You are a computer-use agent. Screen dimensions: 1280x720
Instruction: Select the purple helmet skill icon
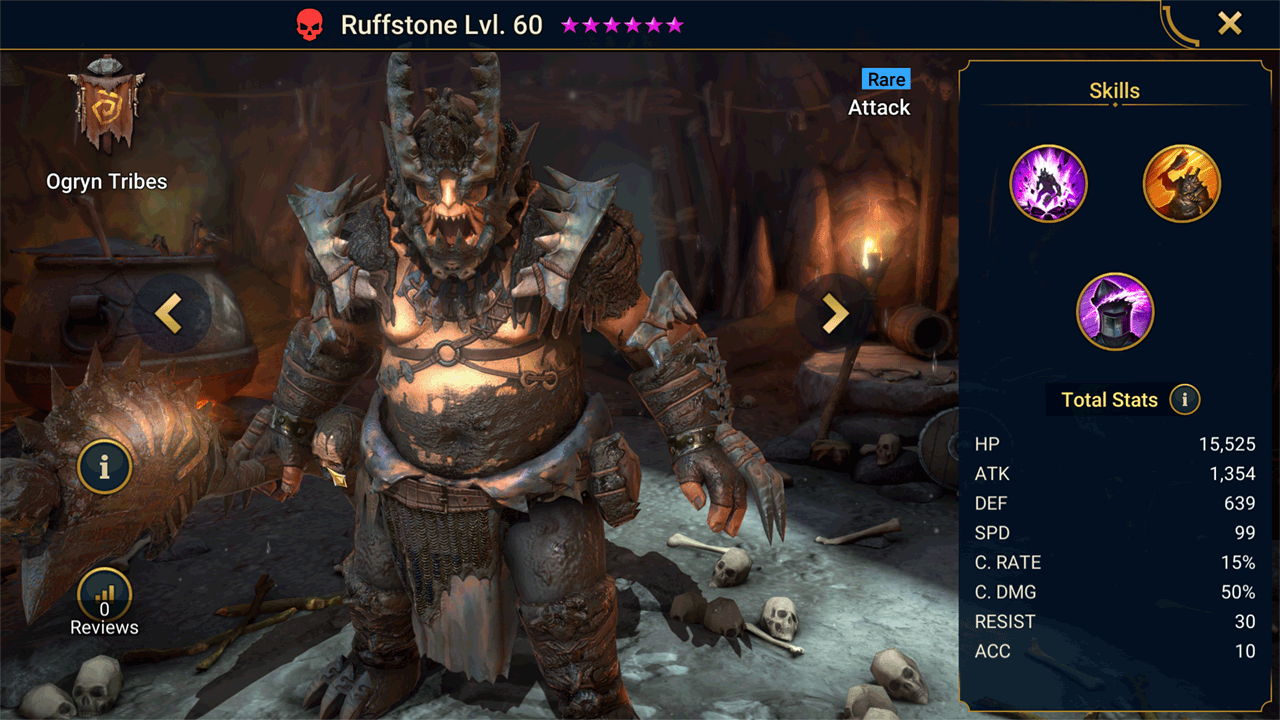tap(1115, 312)
